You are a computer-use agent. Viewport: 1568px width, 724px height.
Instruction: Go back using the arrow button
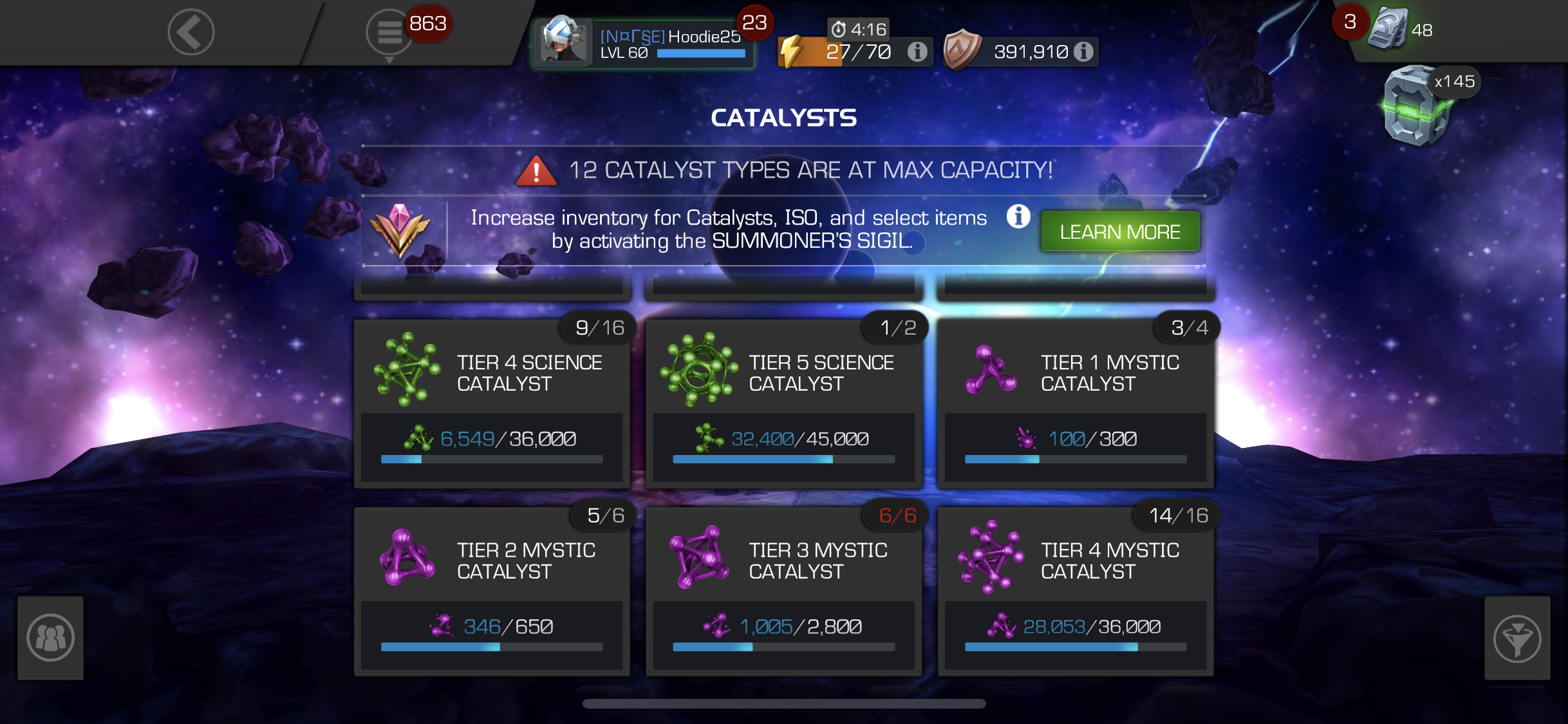click(x=191, y=32)
